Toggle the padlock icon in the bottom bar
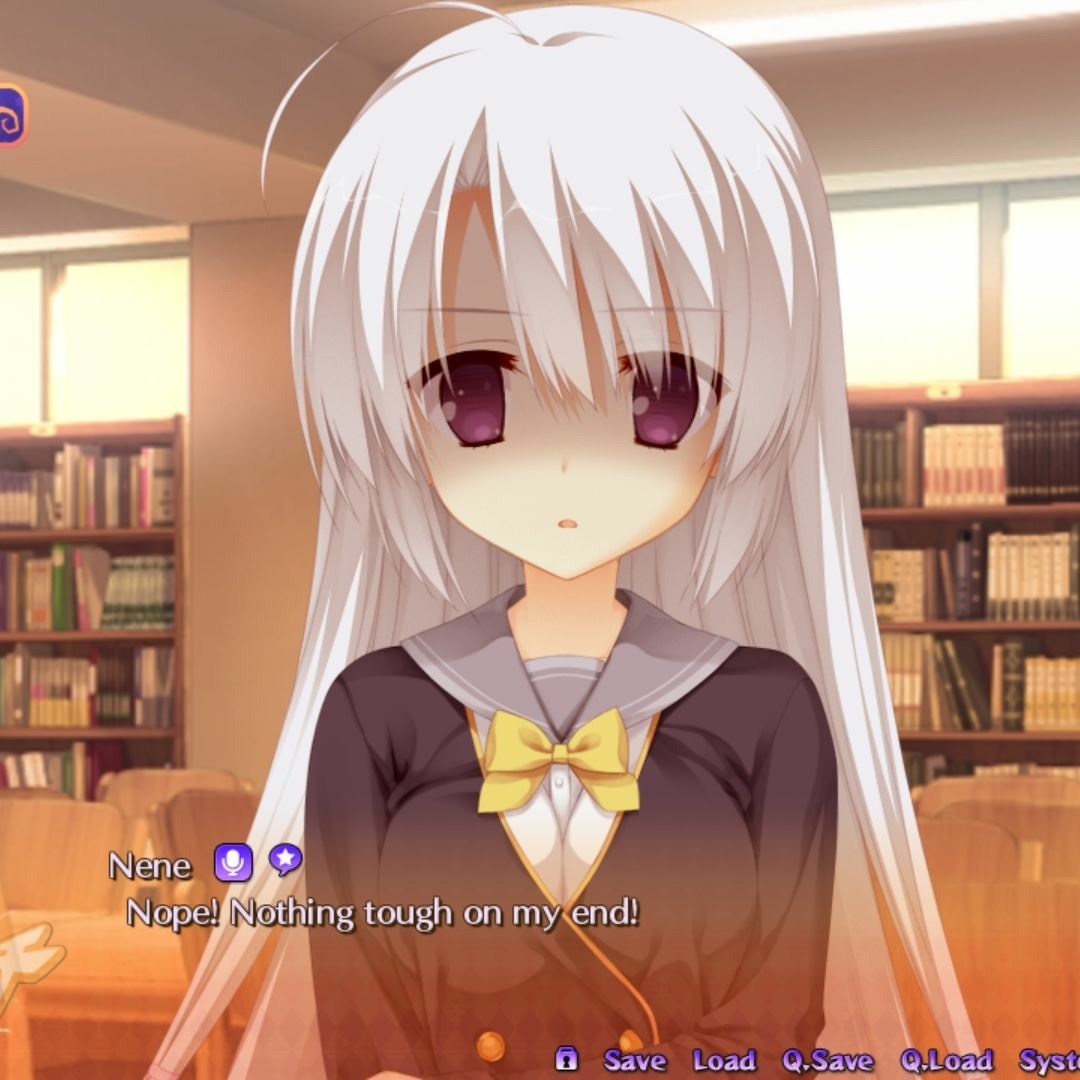Viewport: 1080px width, 1080px height. 567,1059
